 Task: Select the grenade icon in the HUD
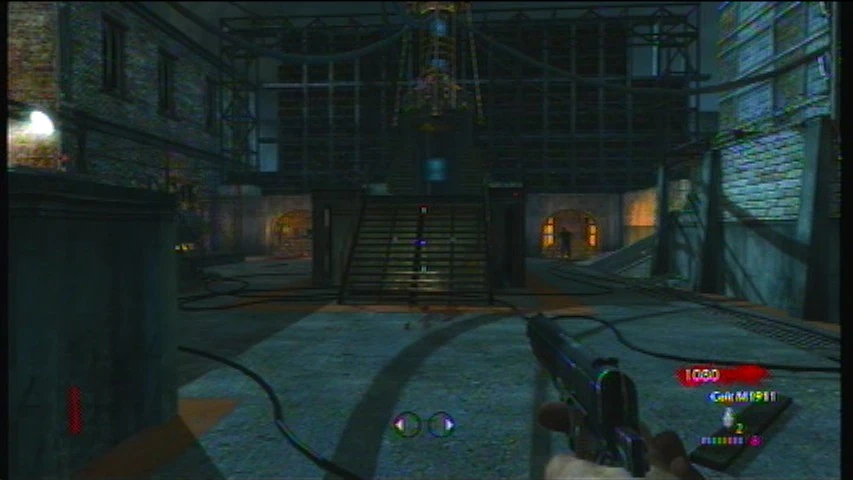(x=728, y=415)
